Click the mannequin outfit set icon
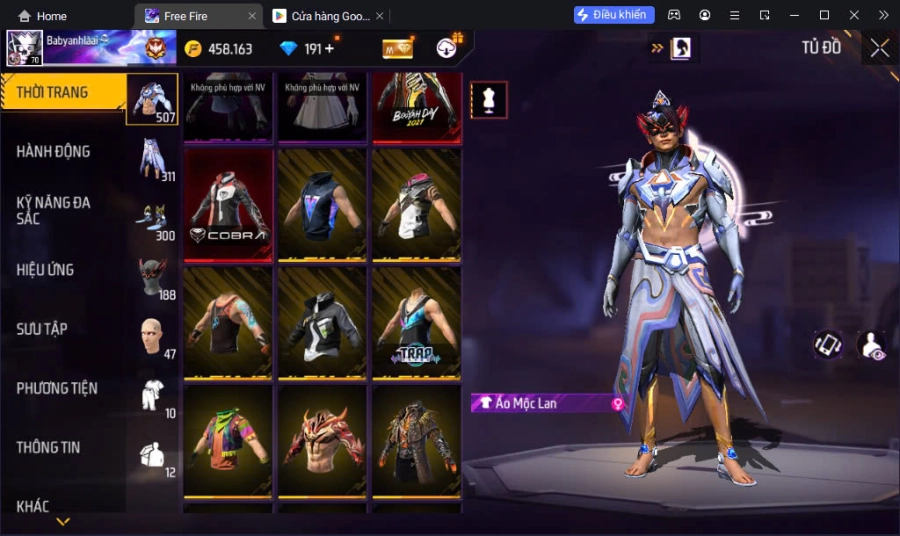This screenshot has height=536, width=900. click(x=489, y=100)
